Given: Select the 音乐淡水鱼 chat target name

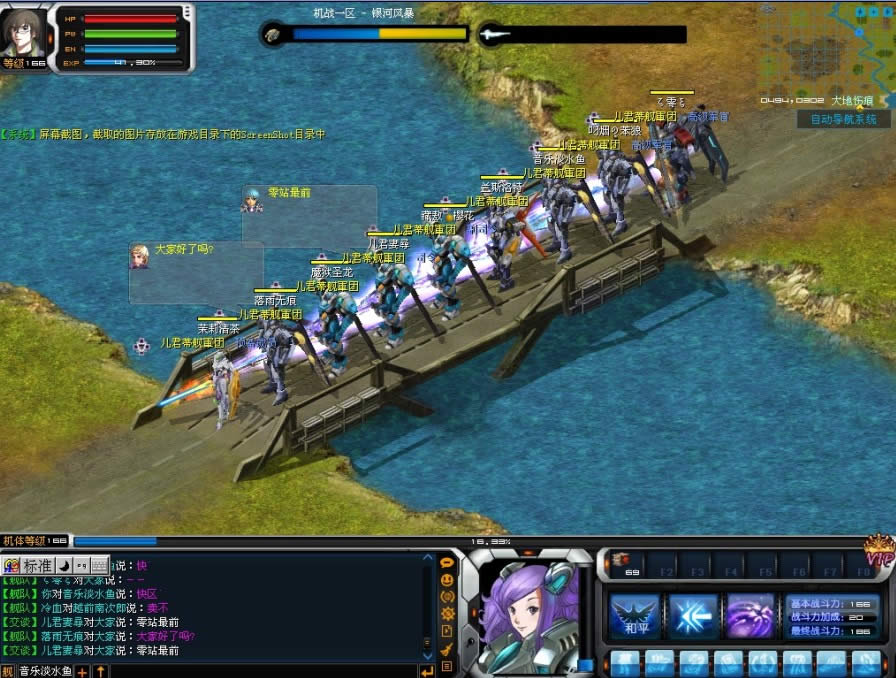Looking at the screenshot, I should (x=46, y=671).
